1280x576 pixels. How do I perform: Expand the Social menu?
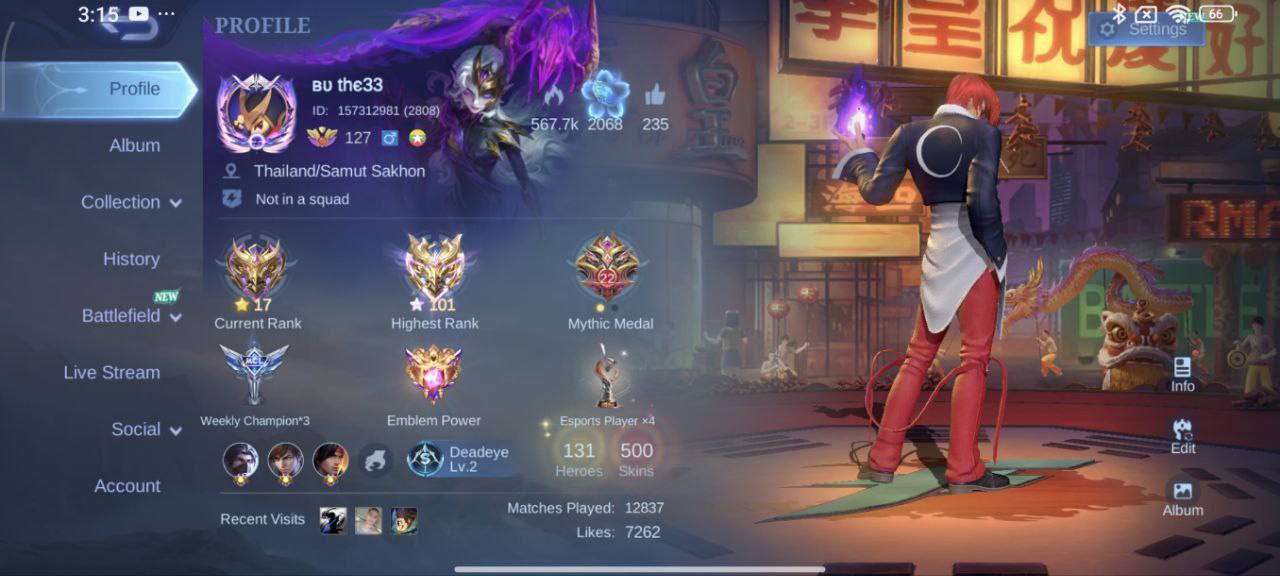146,429
